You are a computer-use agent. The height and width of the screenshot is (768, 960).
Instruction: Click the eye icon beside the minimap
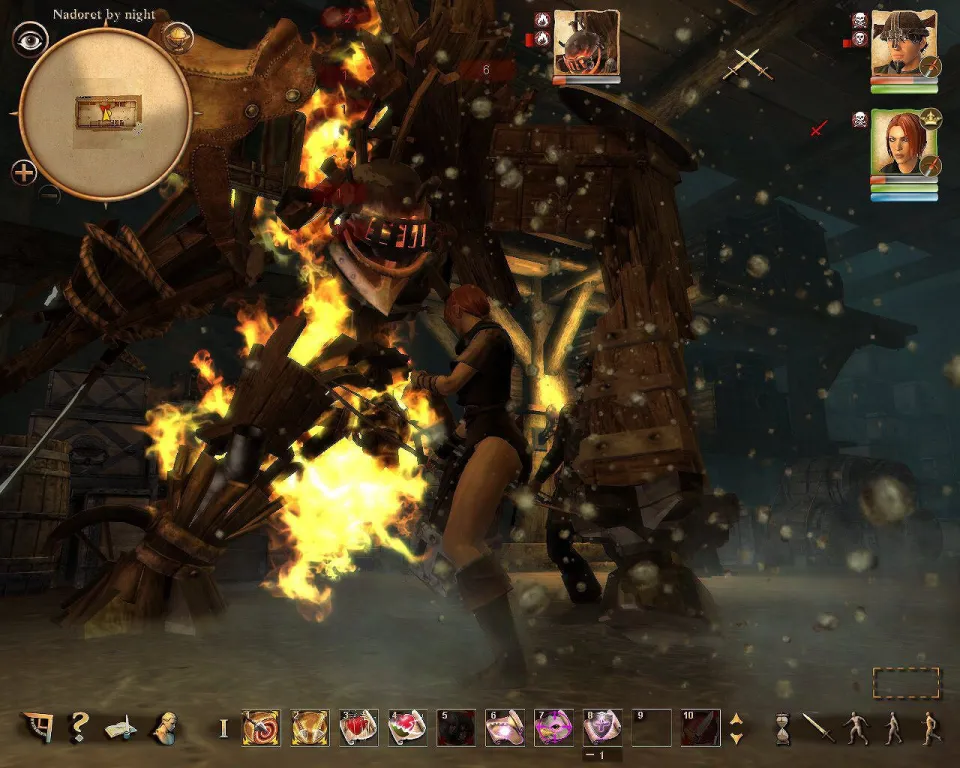point(30,40)
